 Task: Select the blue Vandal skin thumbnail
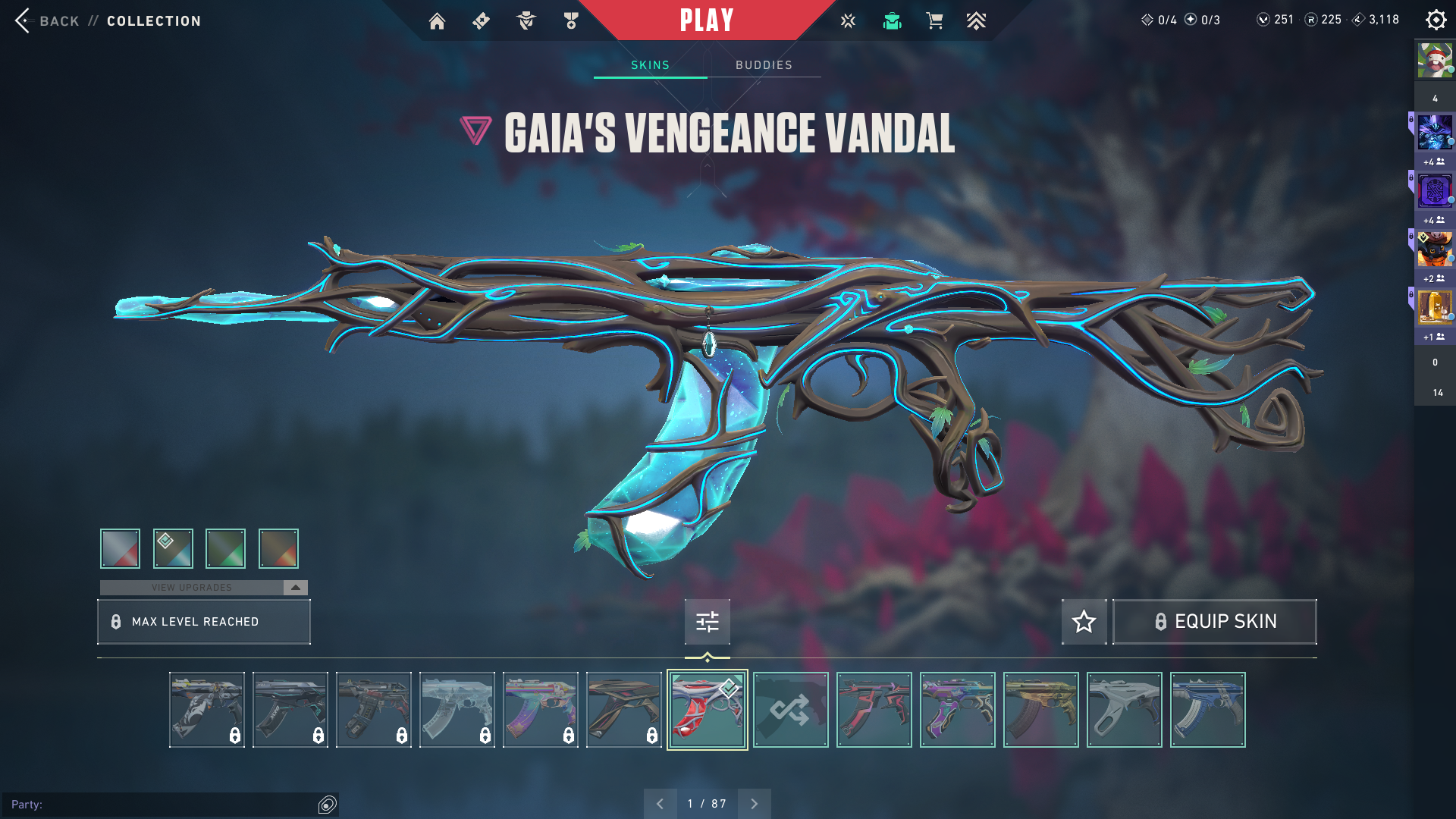[x=1207, y=710]
